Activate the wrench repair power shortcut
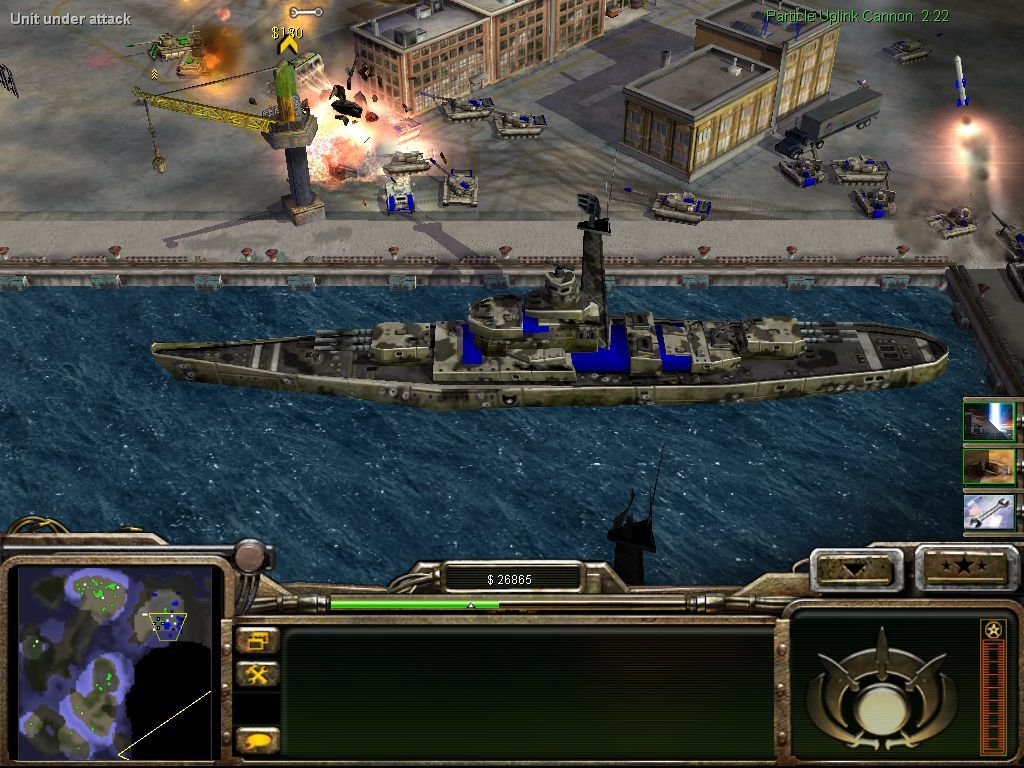Screen dimensions: 1024x768 coord(990,512)
